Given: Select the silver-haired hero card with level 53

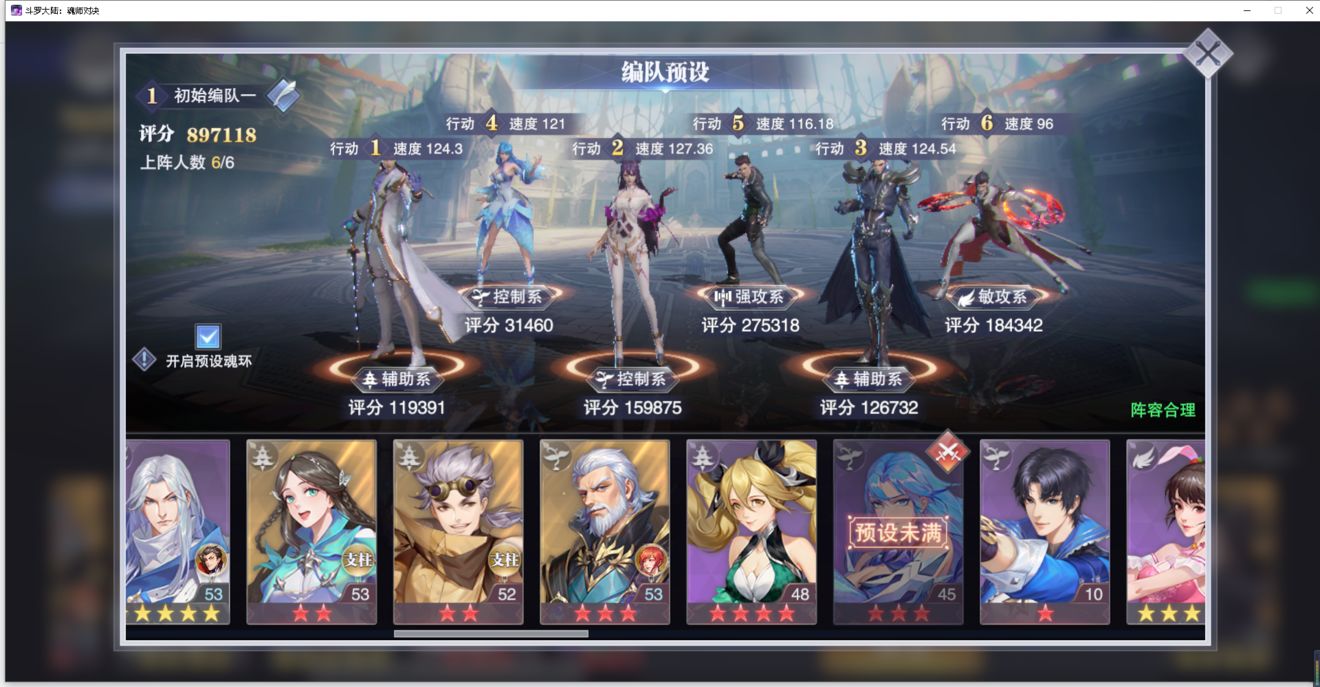Looking at the screenshot, I should click(178, 530).
